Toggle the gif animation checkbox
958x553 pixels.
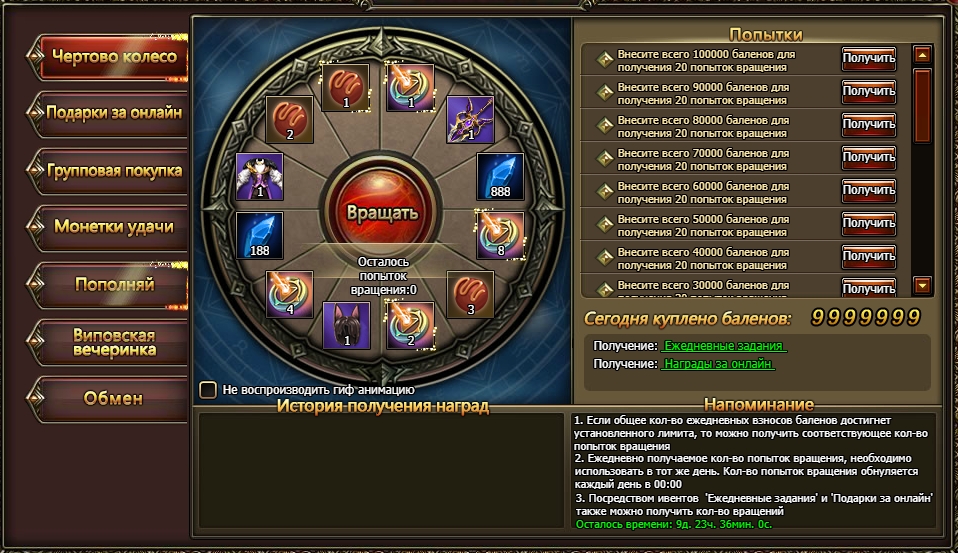[208, 389]
